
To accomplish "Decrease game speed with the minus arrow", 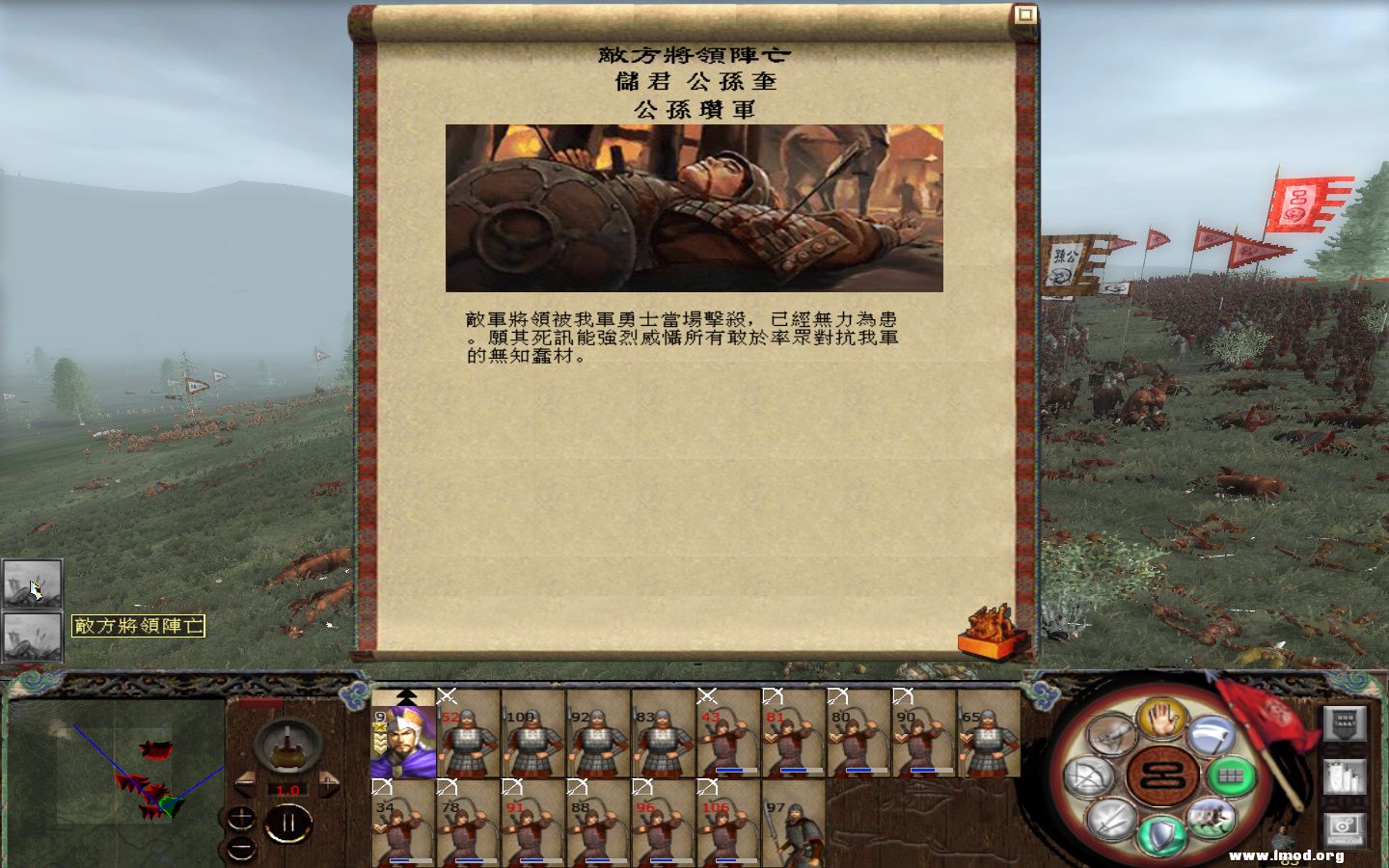I will 245,784.
